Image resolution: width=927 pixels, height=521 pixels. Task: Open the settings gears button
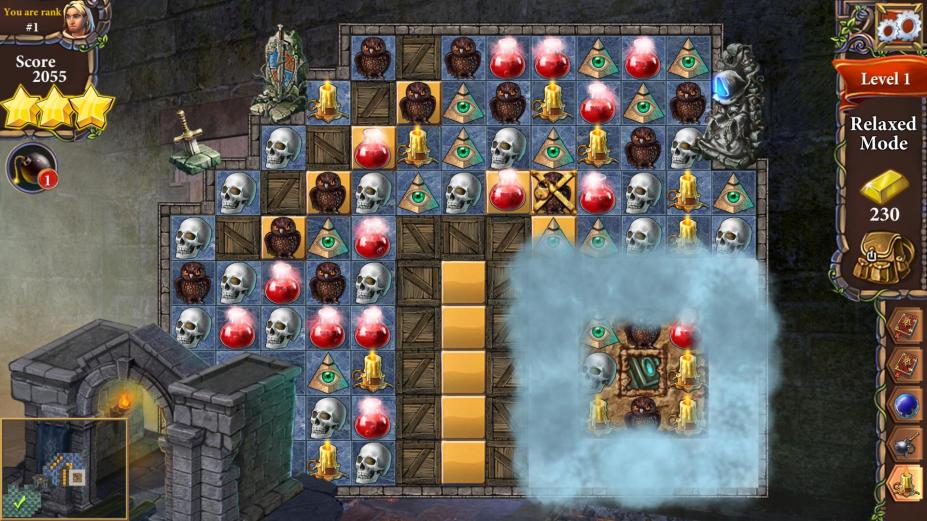tap(898, 25)
